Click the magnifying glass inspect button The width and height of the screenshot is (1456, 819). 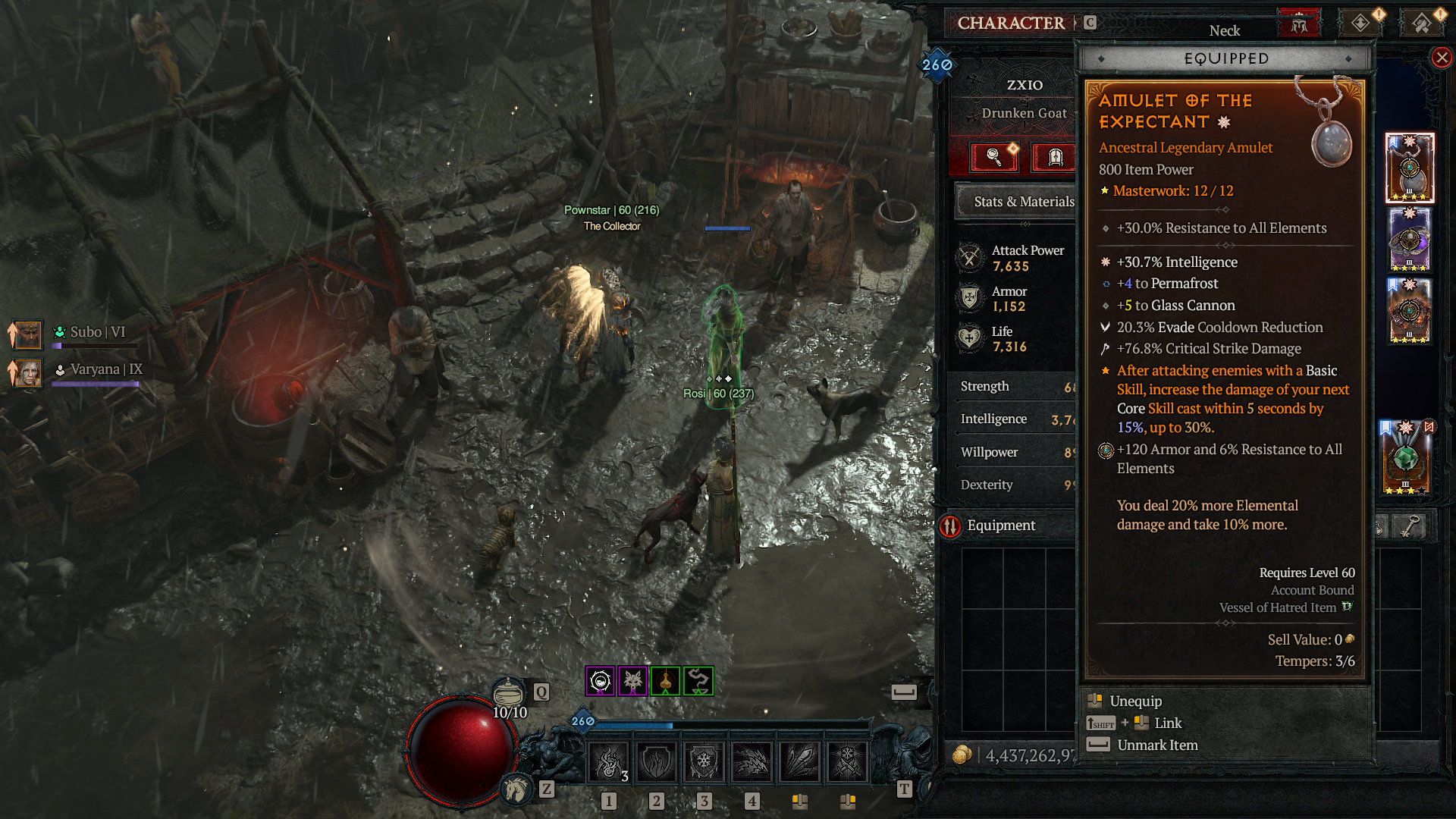coord(994,157)
